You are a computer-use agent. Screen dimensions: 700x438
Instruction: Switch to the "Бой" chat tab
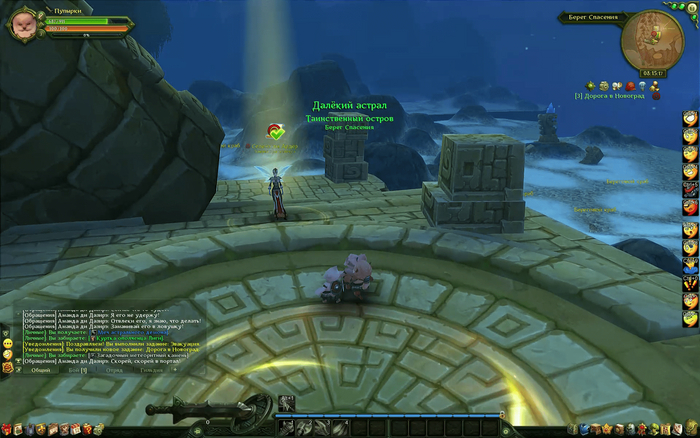pyautogui.click(x=78, y=370)
